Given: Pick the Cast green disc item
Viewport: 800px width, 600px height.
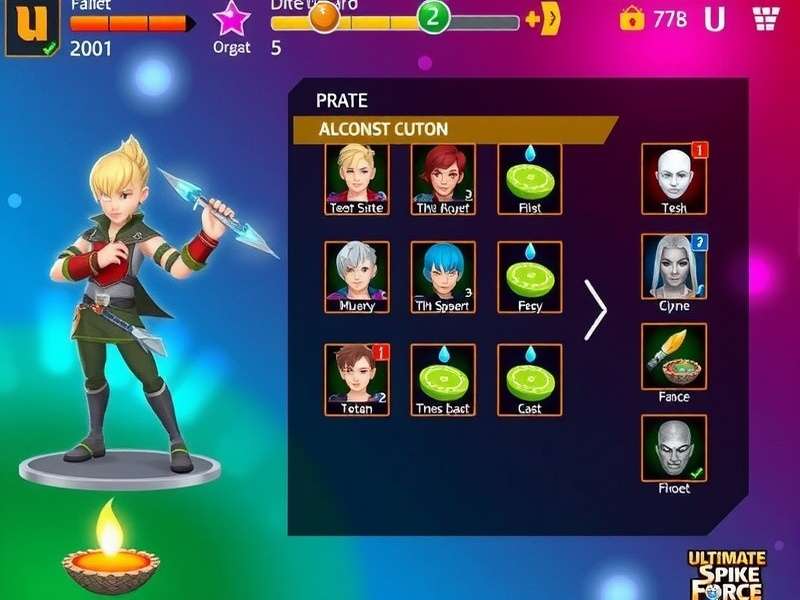Looking at the screenshot, I should 529,379.
